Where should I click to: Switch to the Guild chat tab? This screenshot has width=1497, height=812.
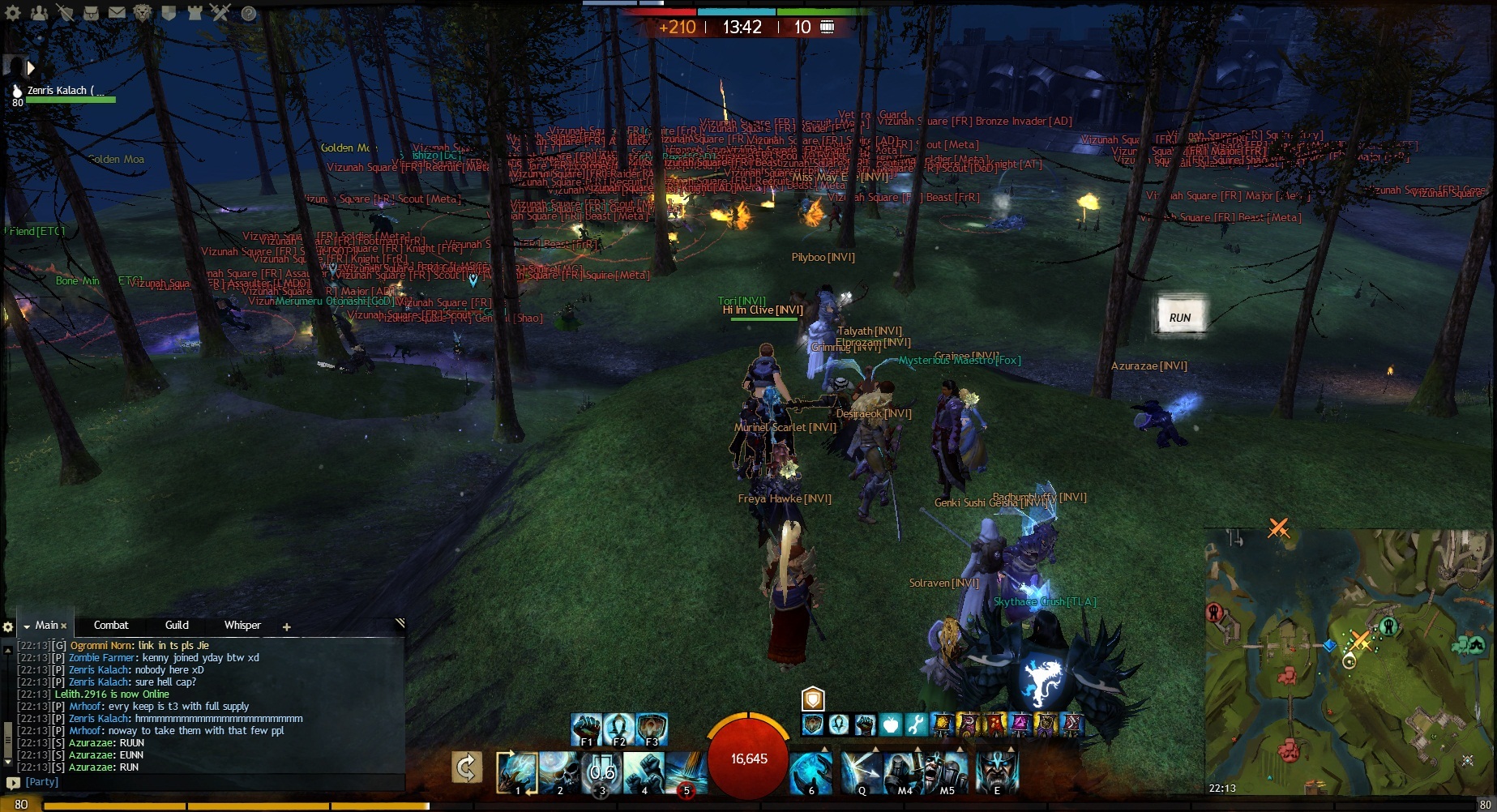(x=177, y=625)
